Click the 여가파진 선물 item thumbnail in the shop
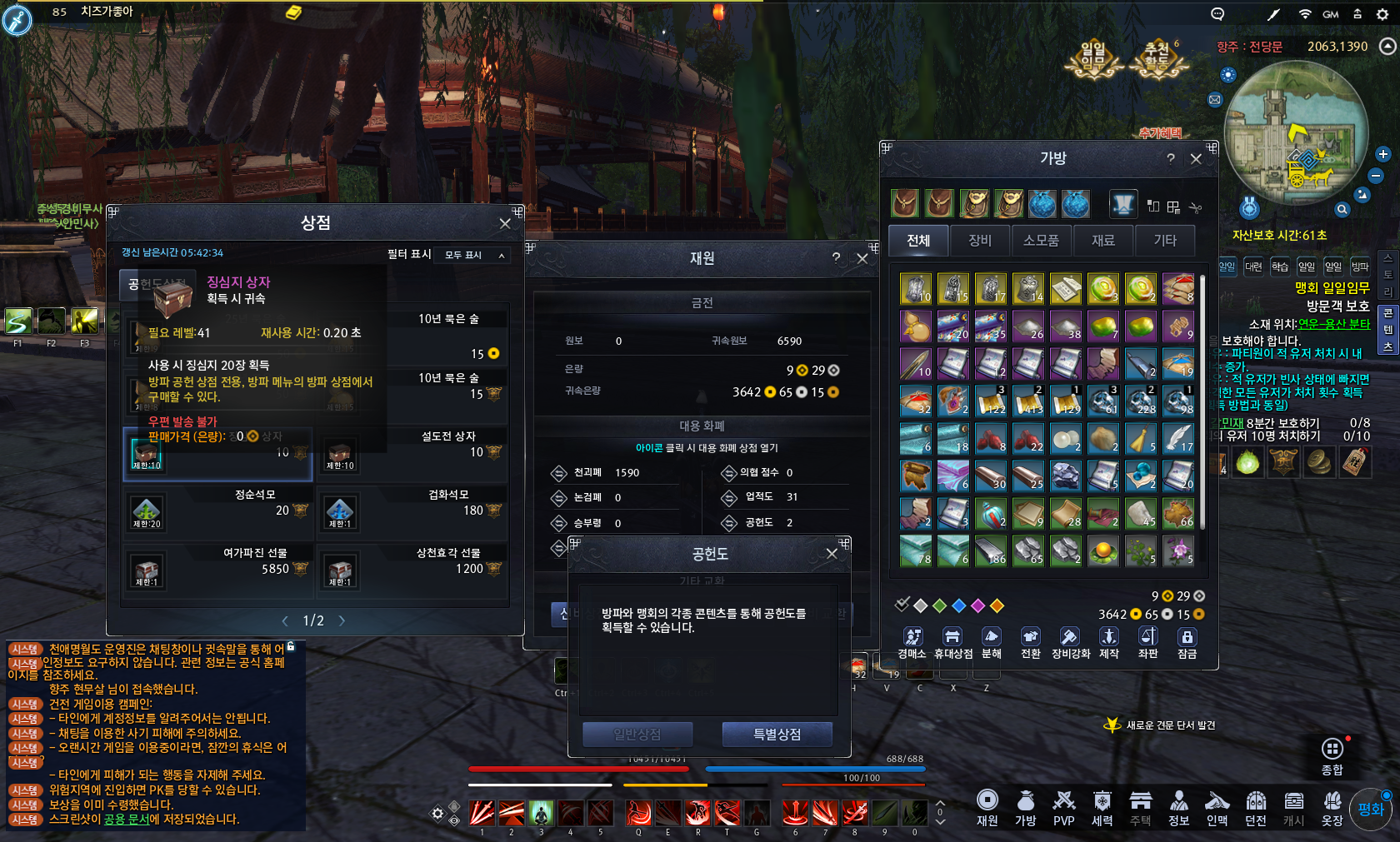Image resolution: width=1400 pixels, height=842 pixels. coord(147,570)
